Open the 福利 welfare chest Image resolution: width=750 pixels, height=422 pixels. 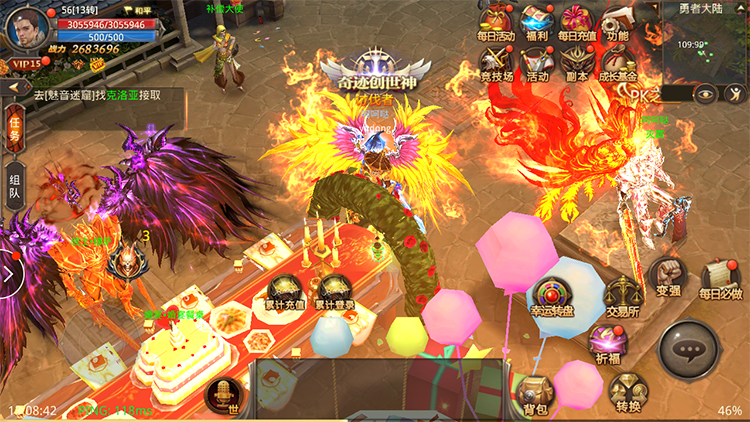point(537,21)
